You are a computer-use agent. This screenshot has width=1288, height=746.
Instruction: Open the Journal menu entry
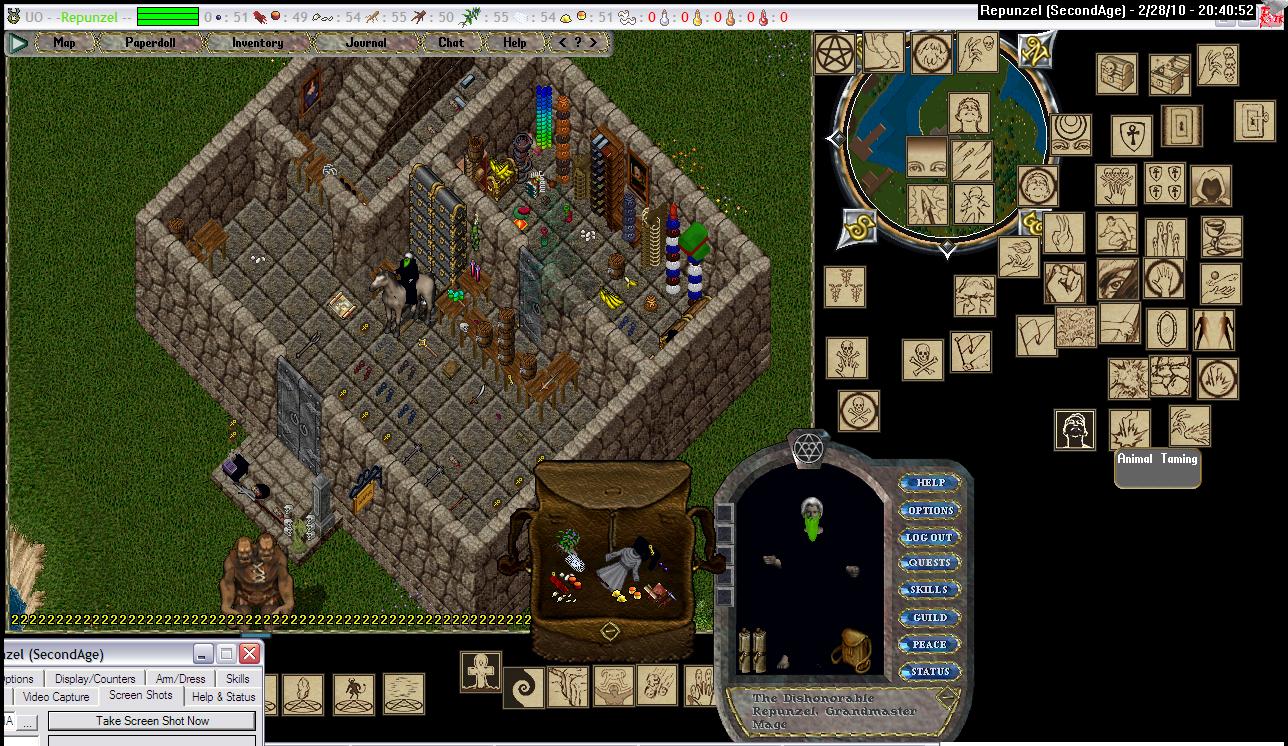coord(366,43)
